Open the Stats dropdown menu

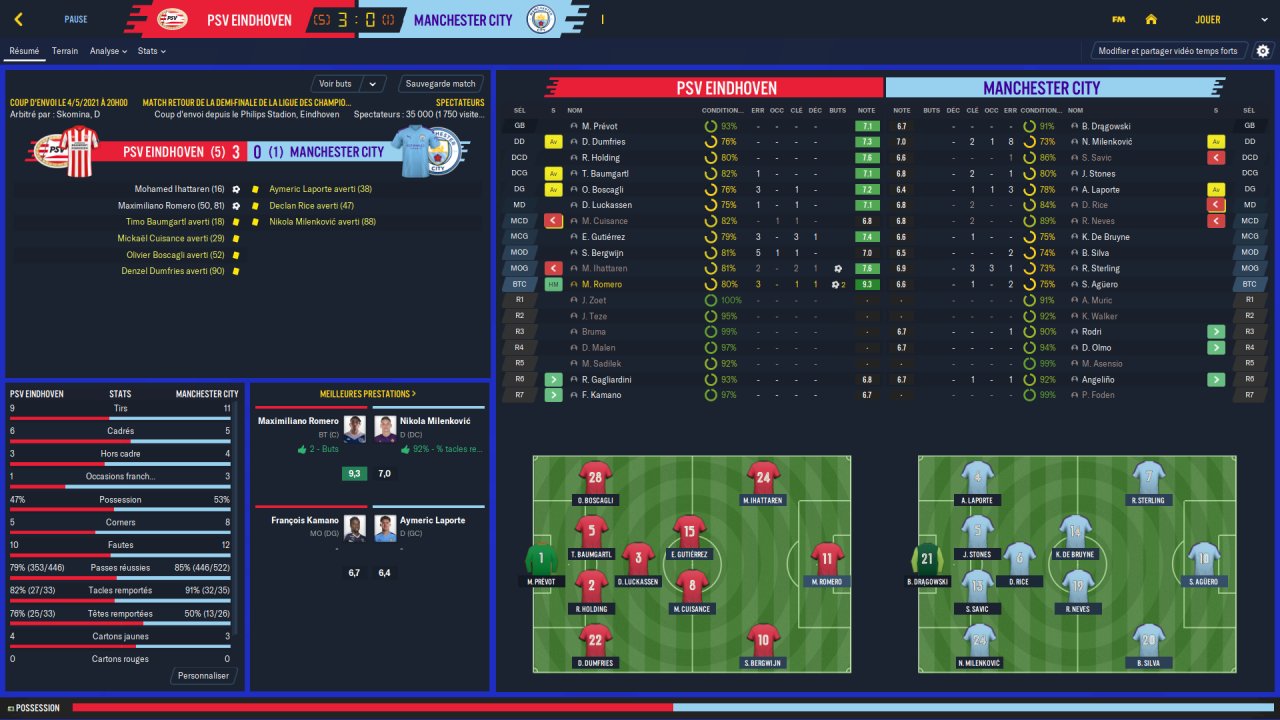pos(151,51)
